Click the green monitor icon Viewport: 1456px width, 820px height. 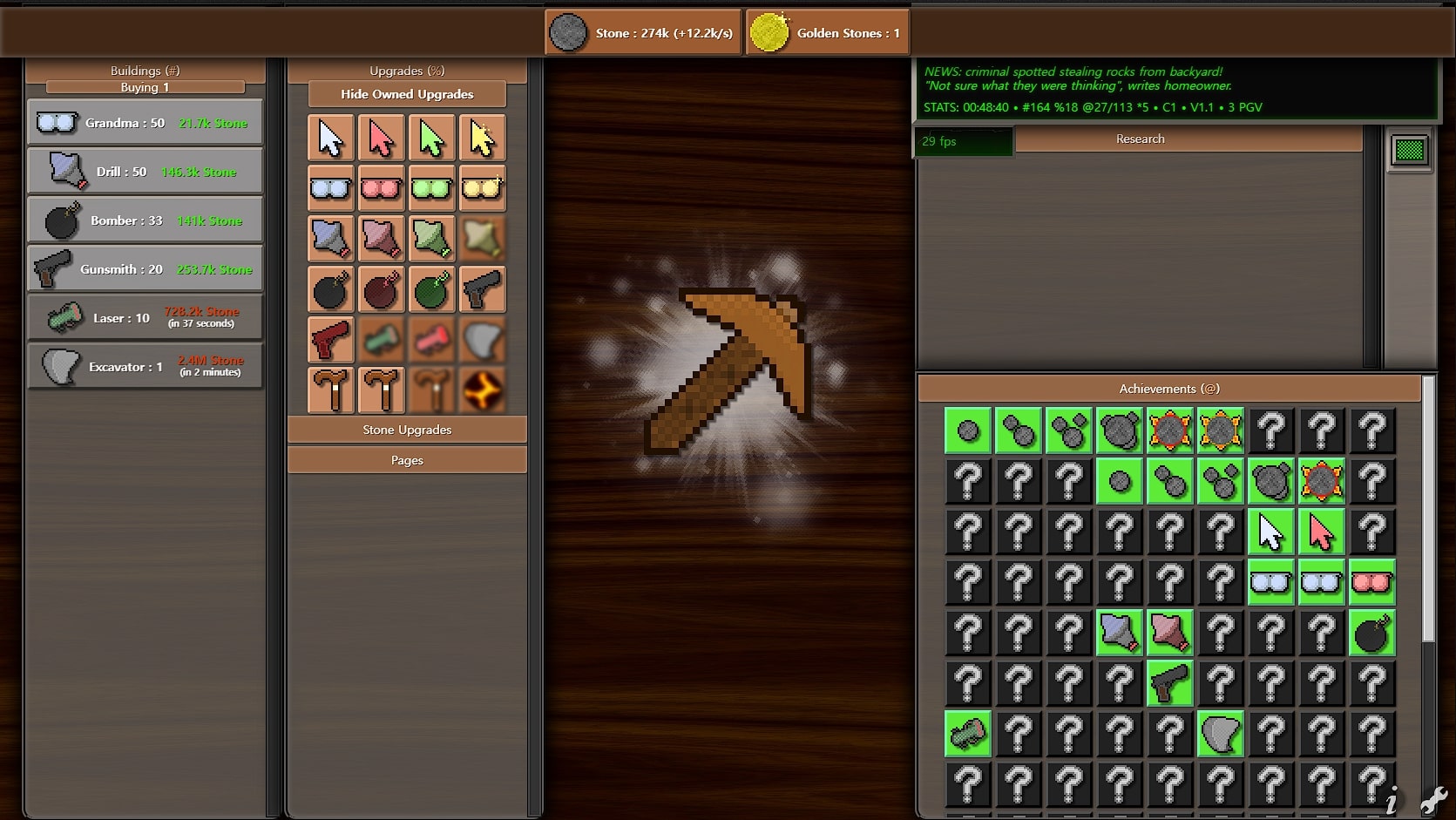(1409, 150)
